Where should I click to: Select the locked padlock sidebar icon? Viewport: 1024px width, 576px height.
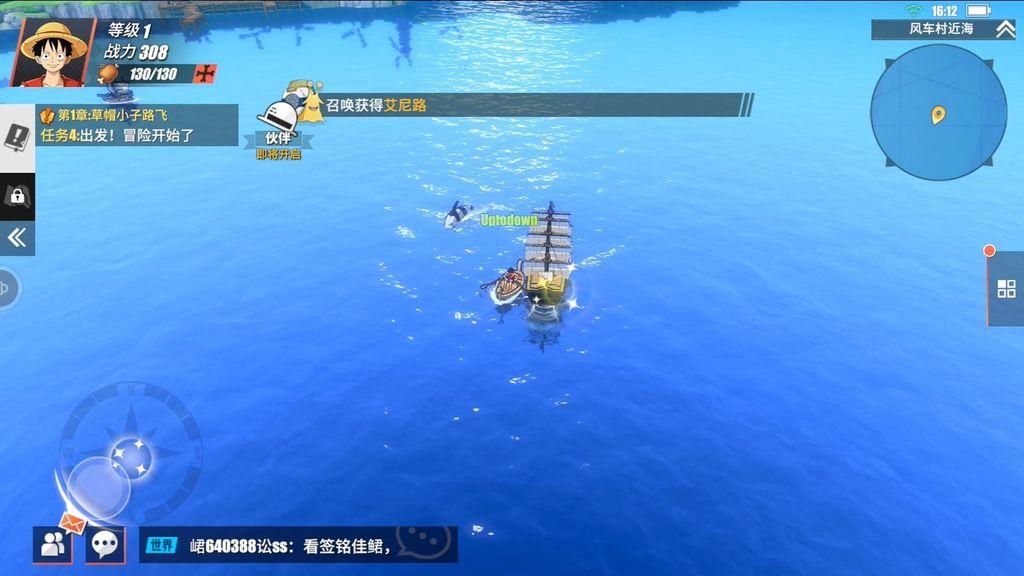17,196
